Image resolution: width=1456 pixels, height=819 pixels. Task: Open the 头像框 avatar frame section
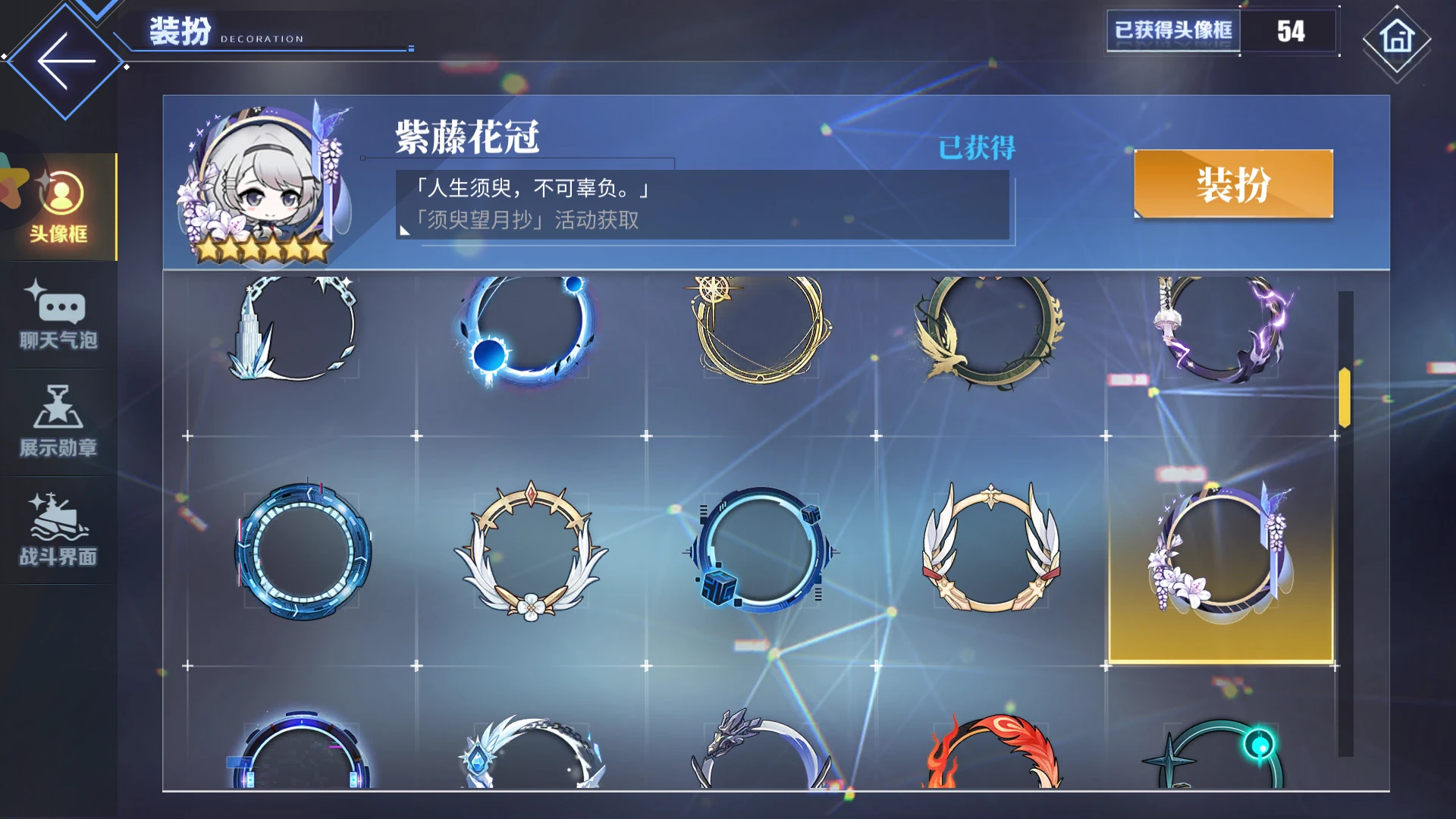point(61,205)
